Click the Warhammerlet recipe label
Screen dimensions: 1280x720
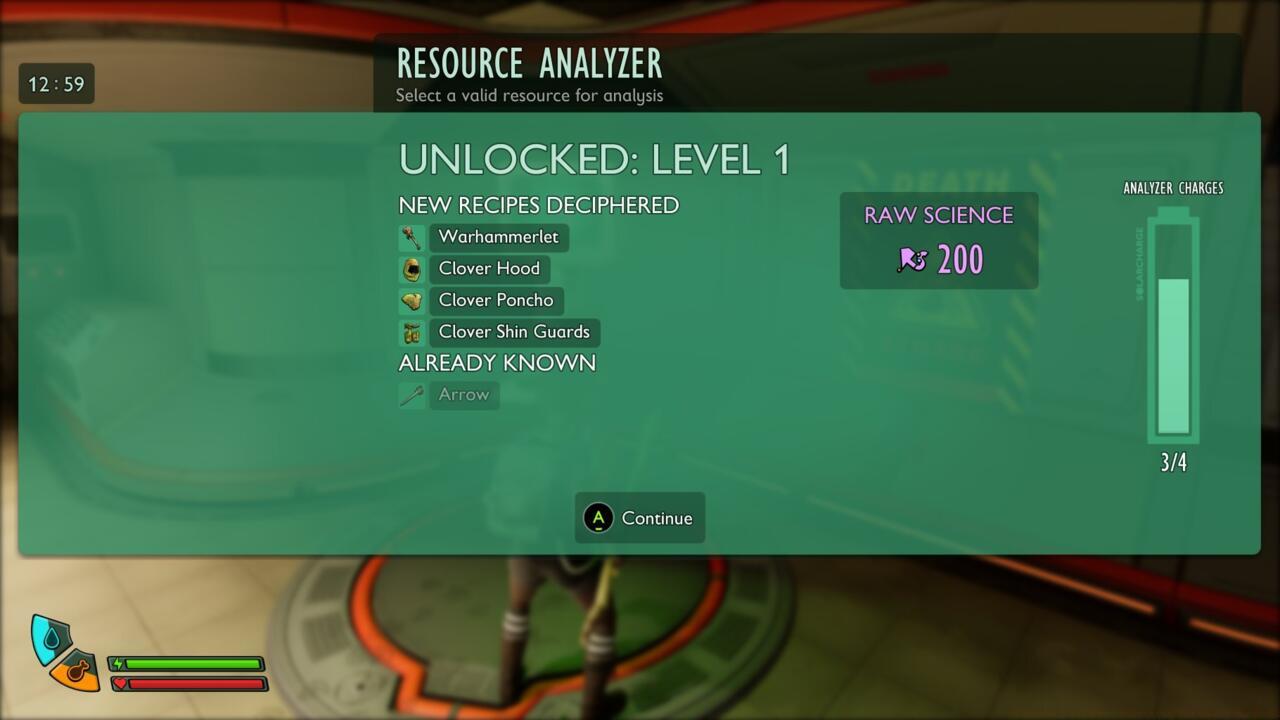[498, 237]
